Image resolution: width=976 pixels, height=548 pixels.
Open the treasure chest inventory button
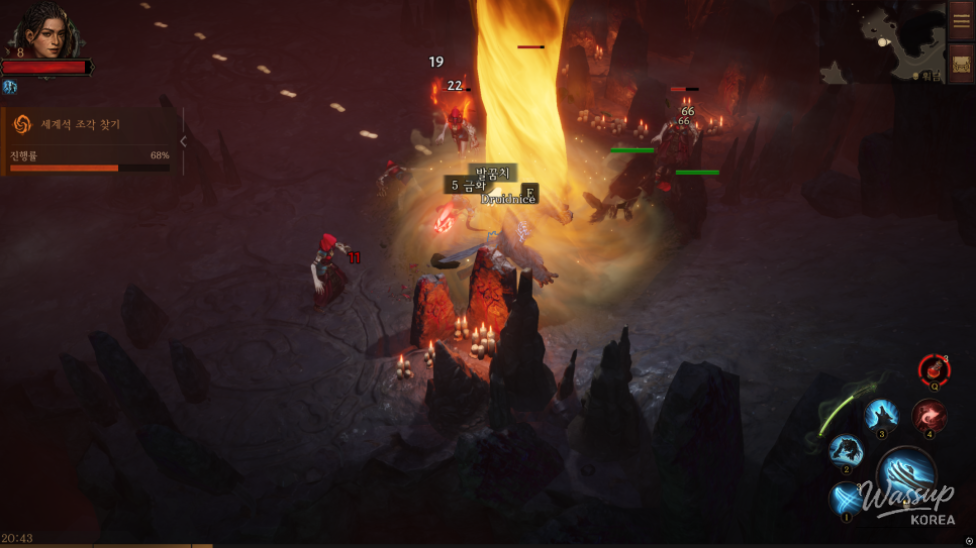click(961, 63)
